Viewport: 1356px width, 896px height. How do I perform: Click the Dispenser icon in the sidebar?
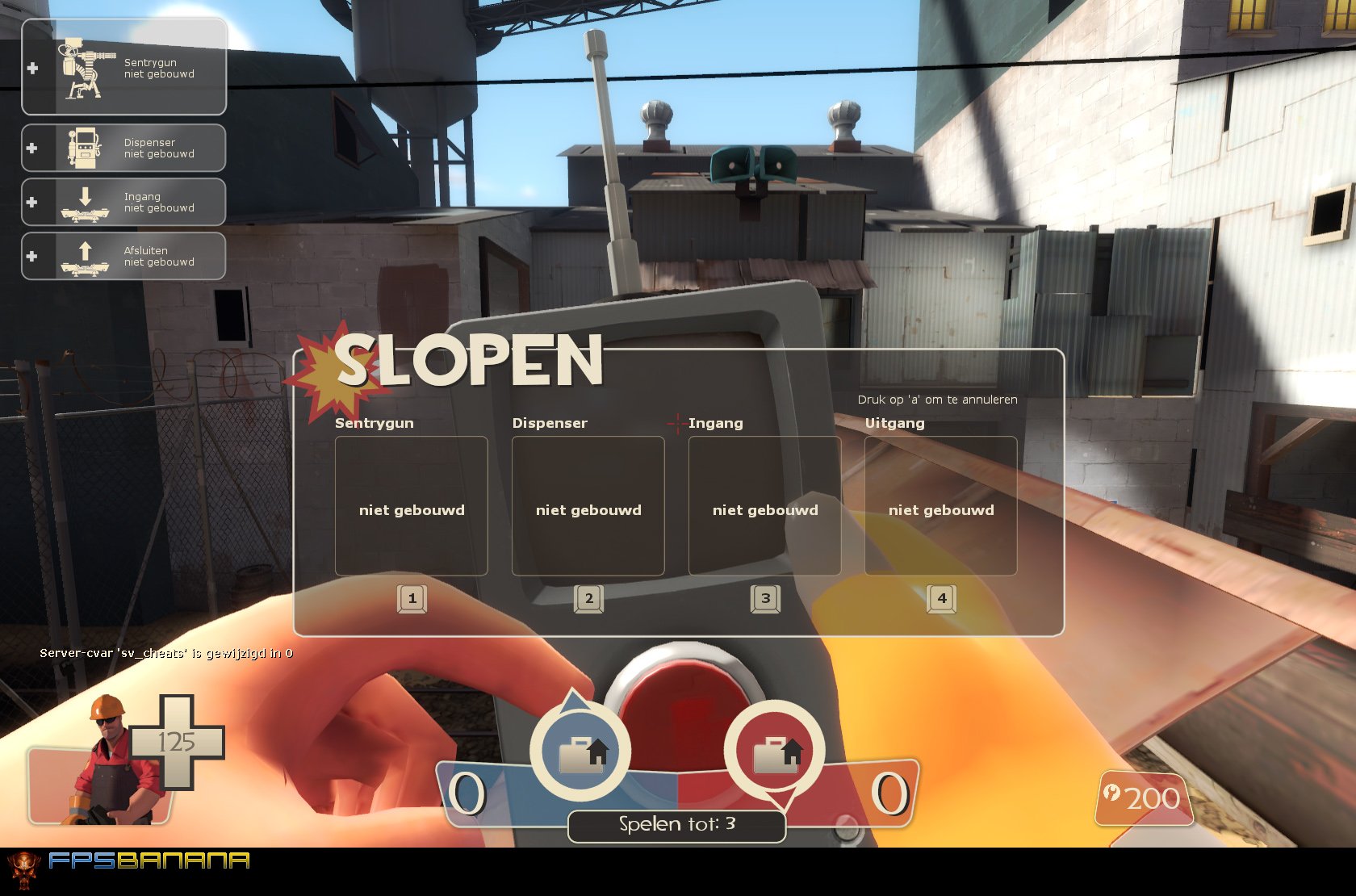(85, 147)
